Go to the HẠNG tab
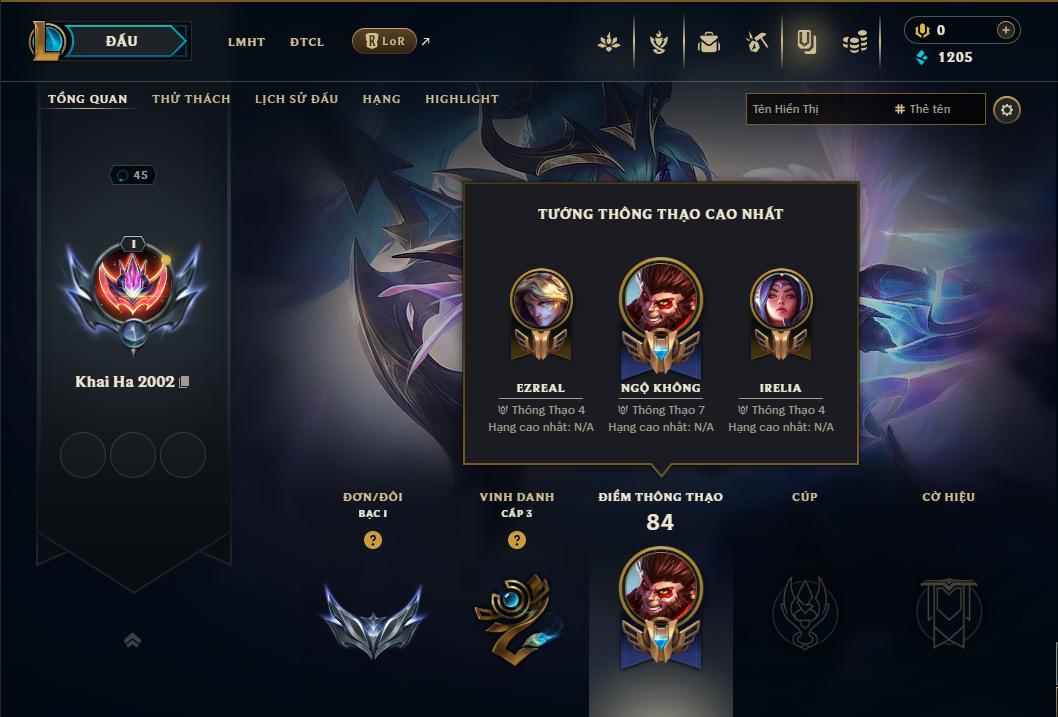Screen dimensions: 1058x717 click(x=381, y=99)
